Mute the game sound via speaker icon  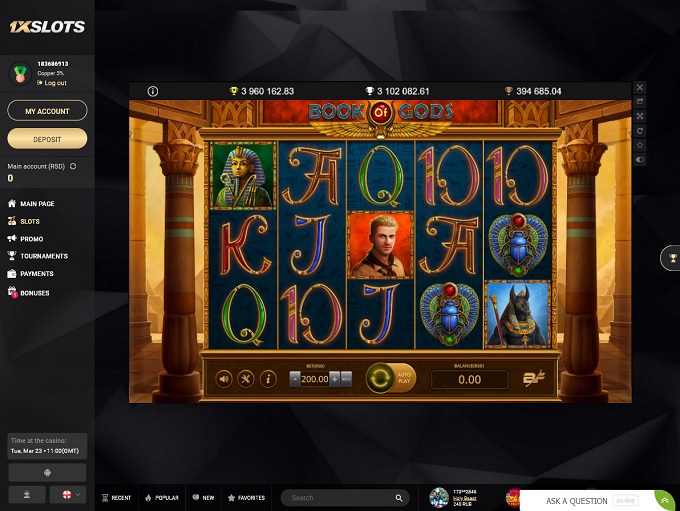coord(224,379)
